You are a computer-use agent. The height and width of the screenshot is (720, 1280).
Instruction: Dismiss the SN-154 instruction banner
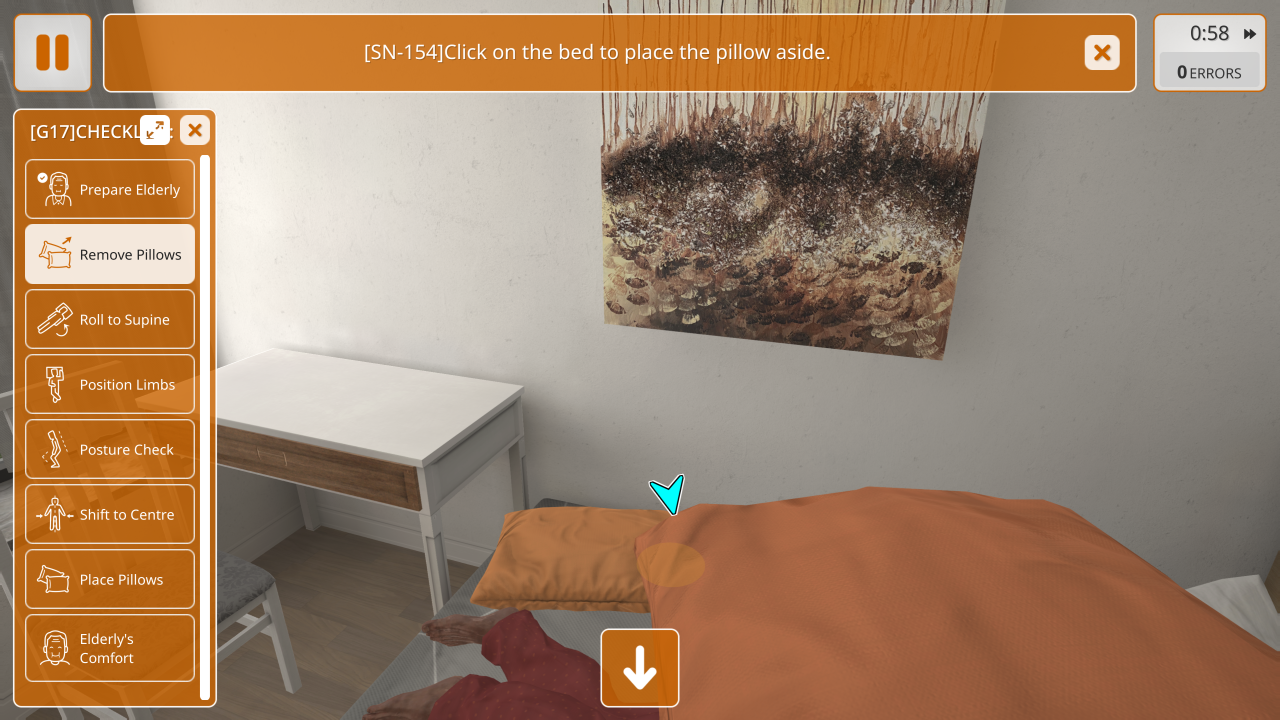pyautogui.click(x=1102, y=53)
